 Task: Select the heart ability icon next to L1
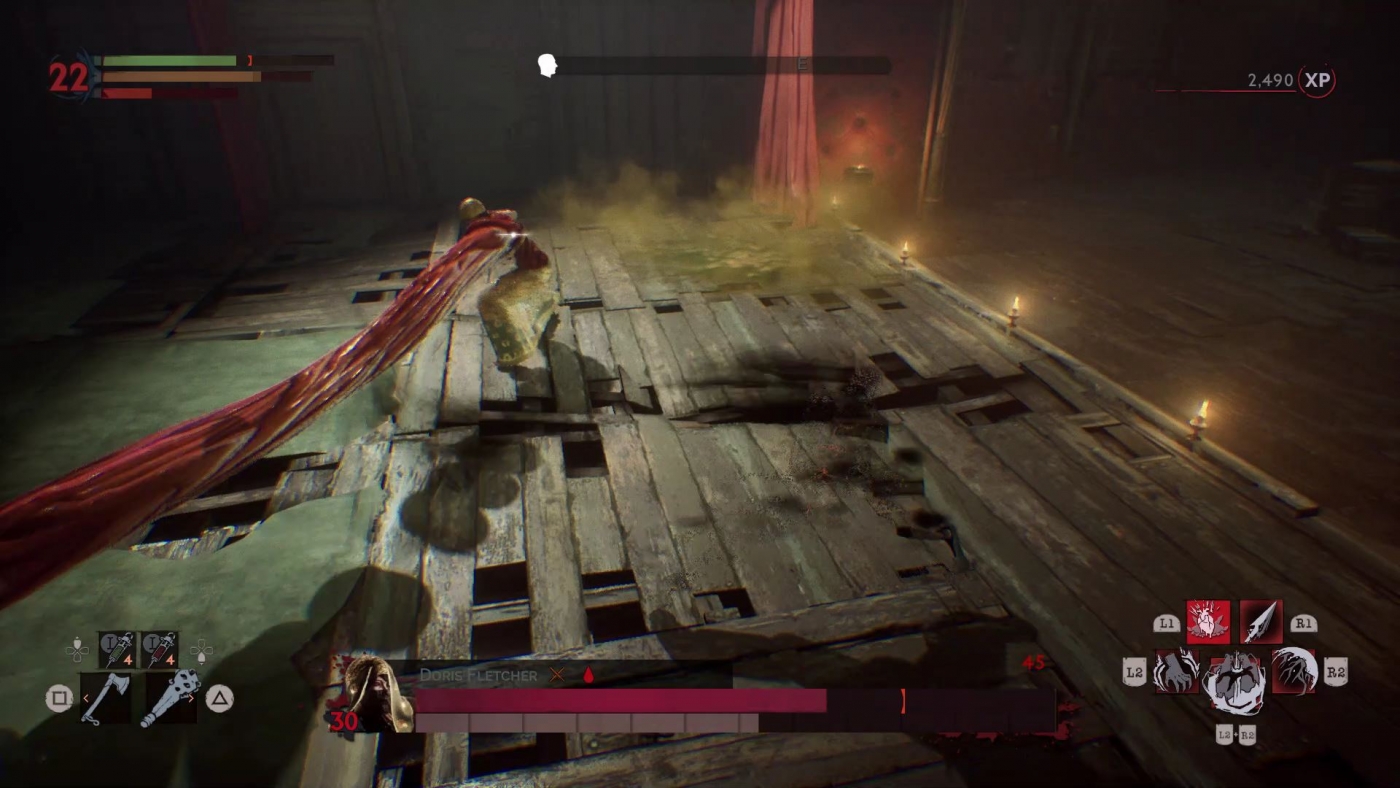tap(1207, 622)
